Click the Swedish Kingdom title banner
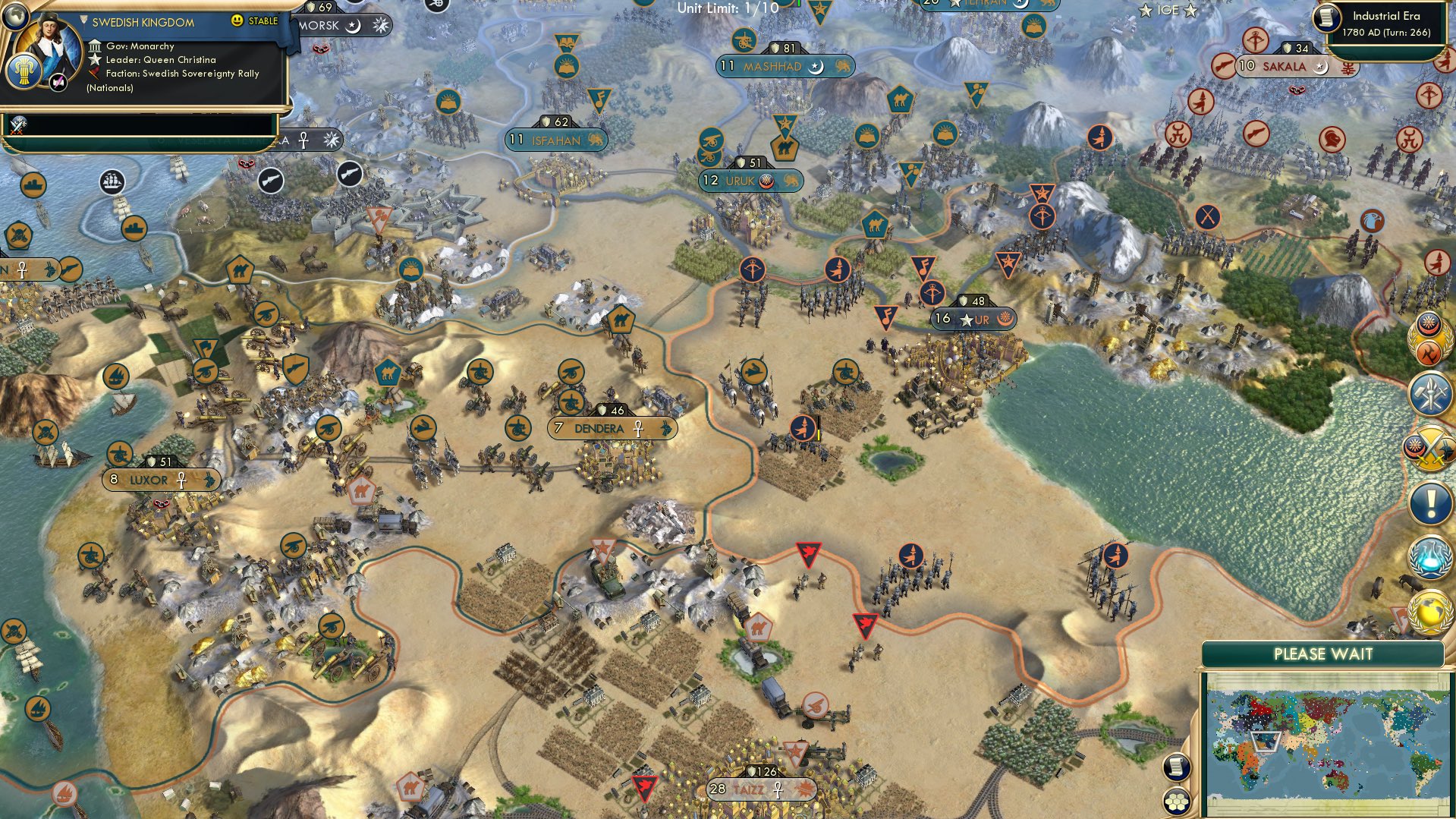Viewport: 1456px width, 819px height. (x=143, y=22)
